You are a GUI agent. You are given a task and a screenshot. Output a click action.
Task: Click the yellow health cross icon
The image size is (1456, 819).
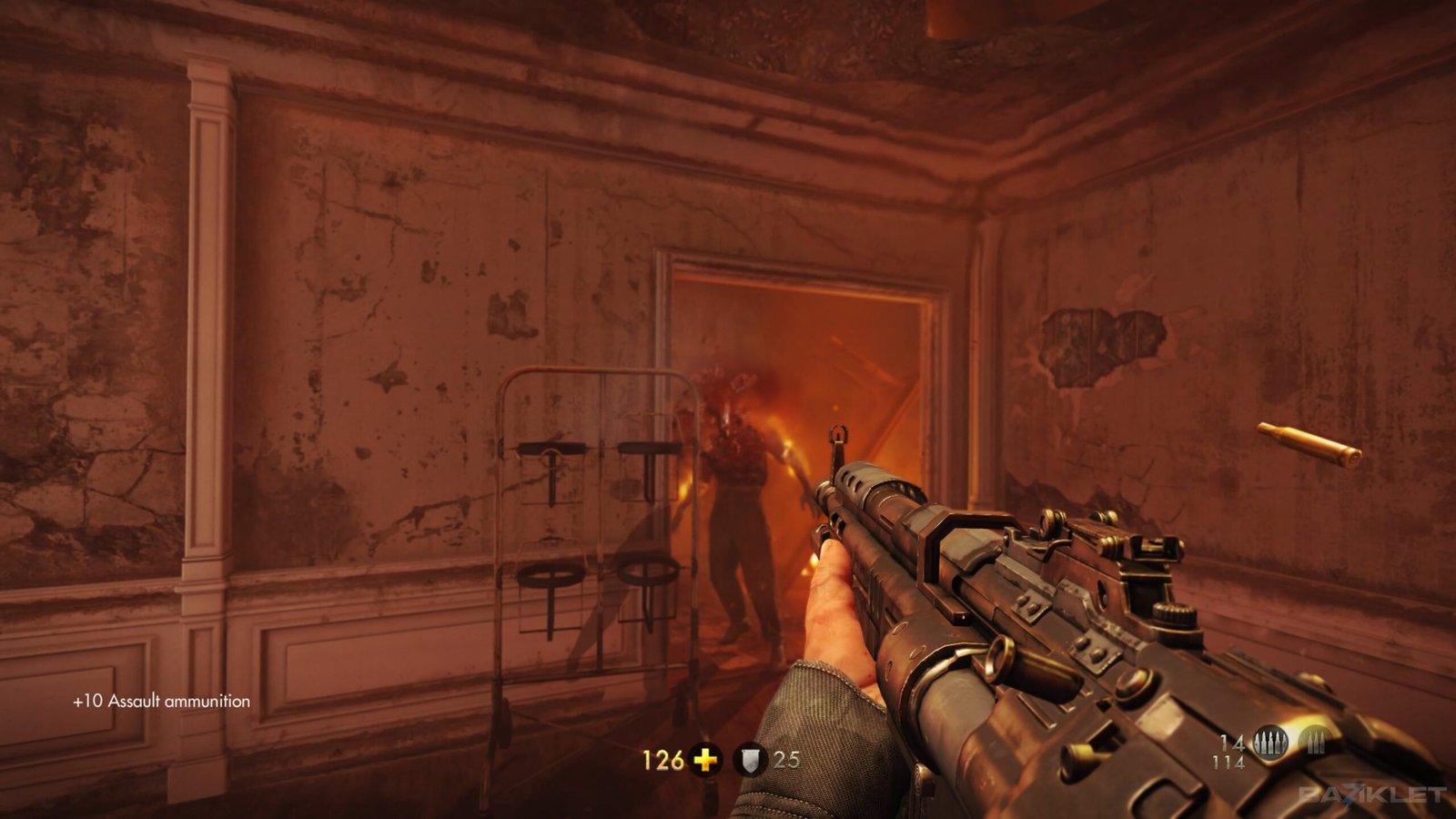click(x=704, y=759)
